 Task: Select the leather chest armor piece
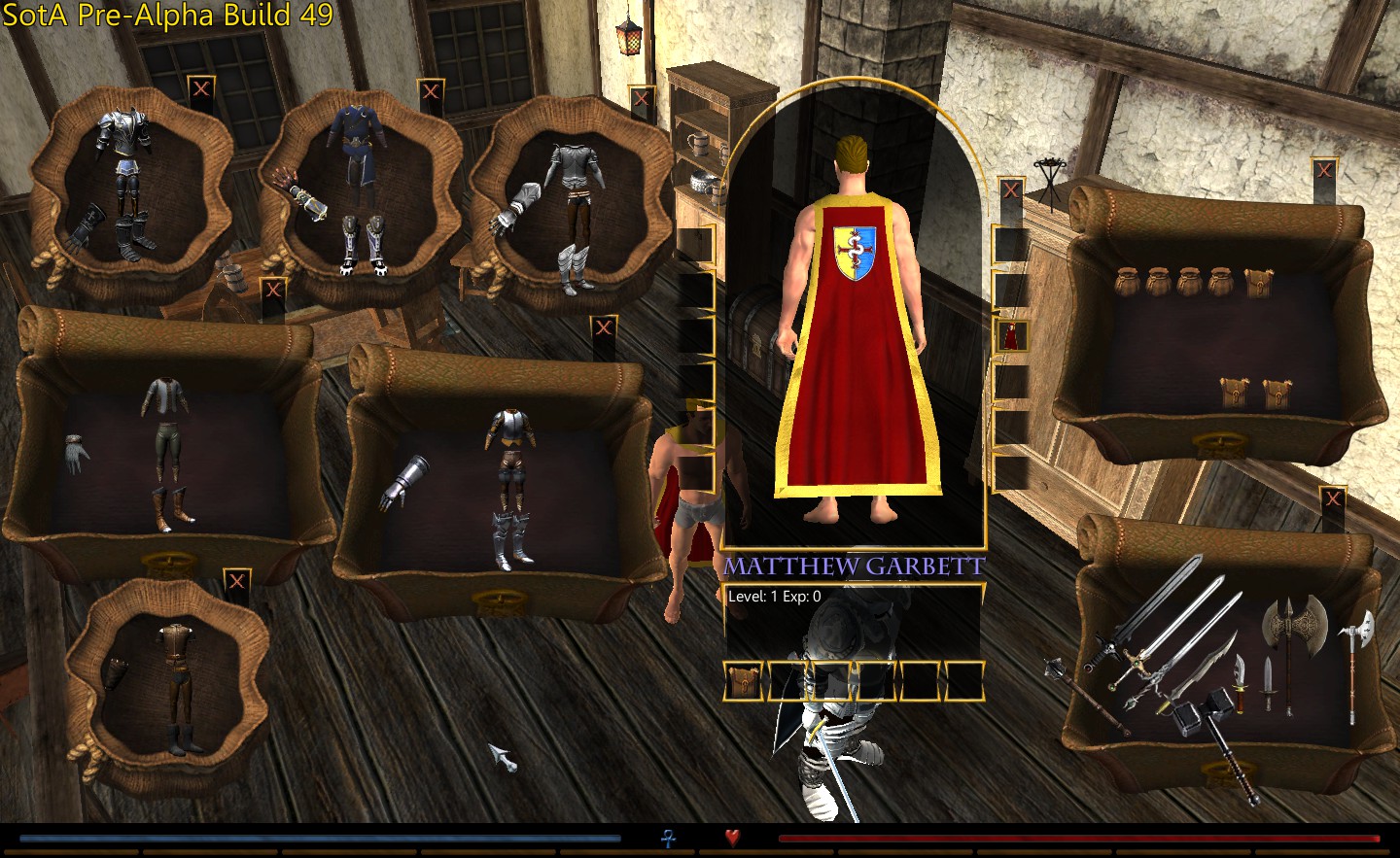click(173, 645)
